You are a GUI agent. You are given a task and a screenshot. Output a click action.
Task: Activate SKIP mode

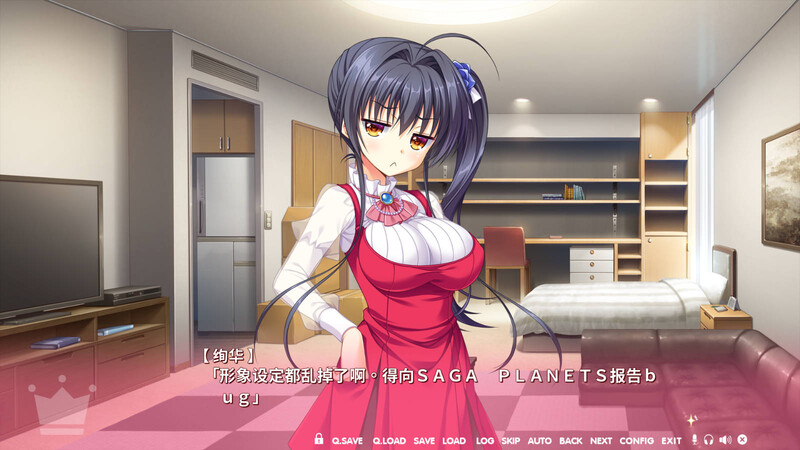click(x=510, y=440)
